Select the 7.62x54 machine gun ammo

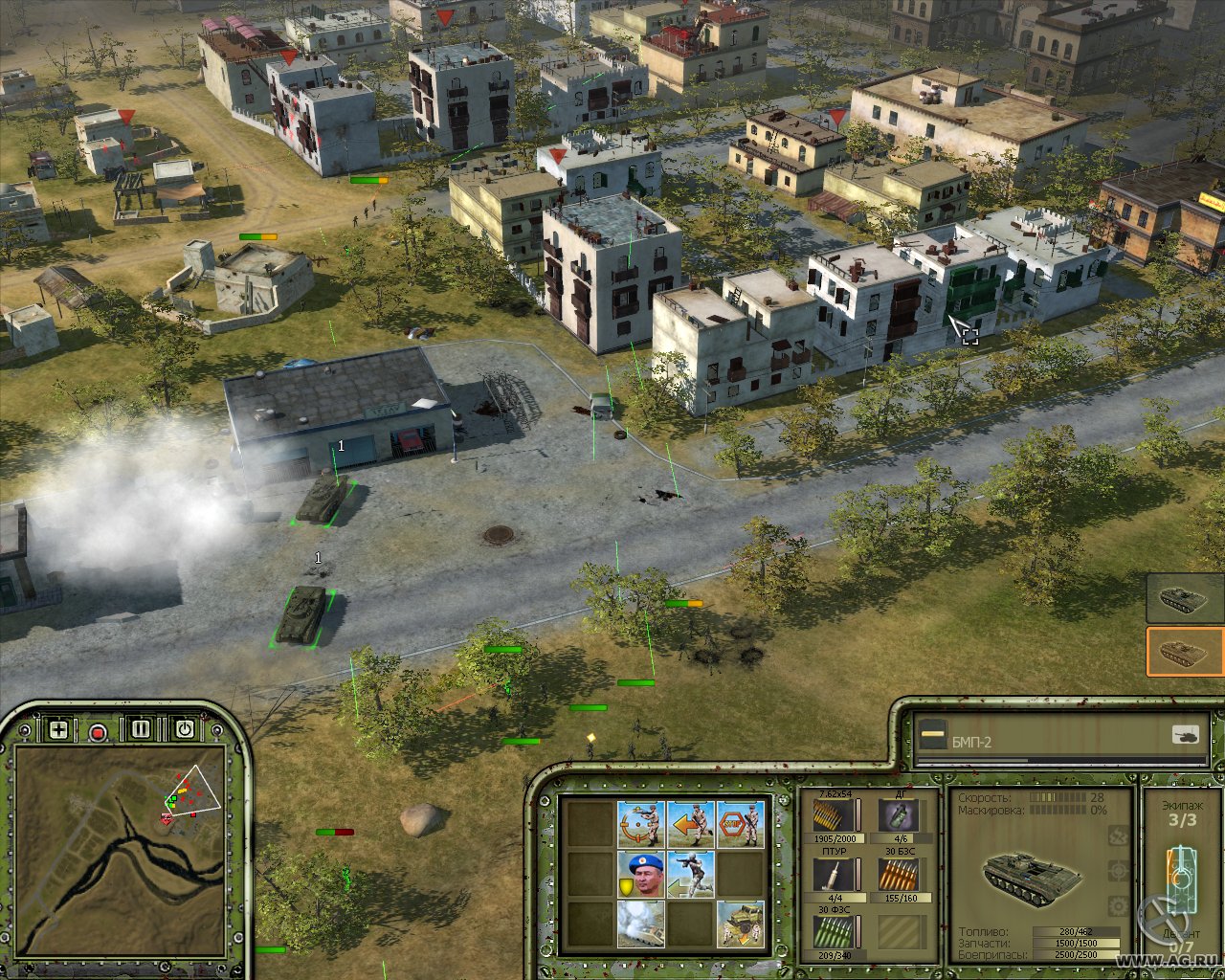point(834,817)
